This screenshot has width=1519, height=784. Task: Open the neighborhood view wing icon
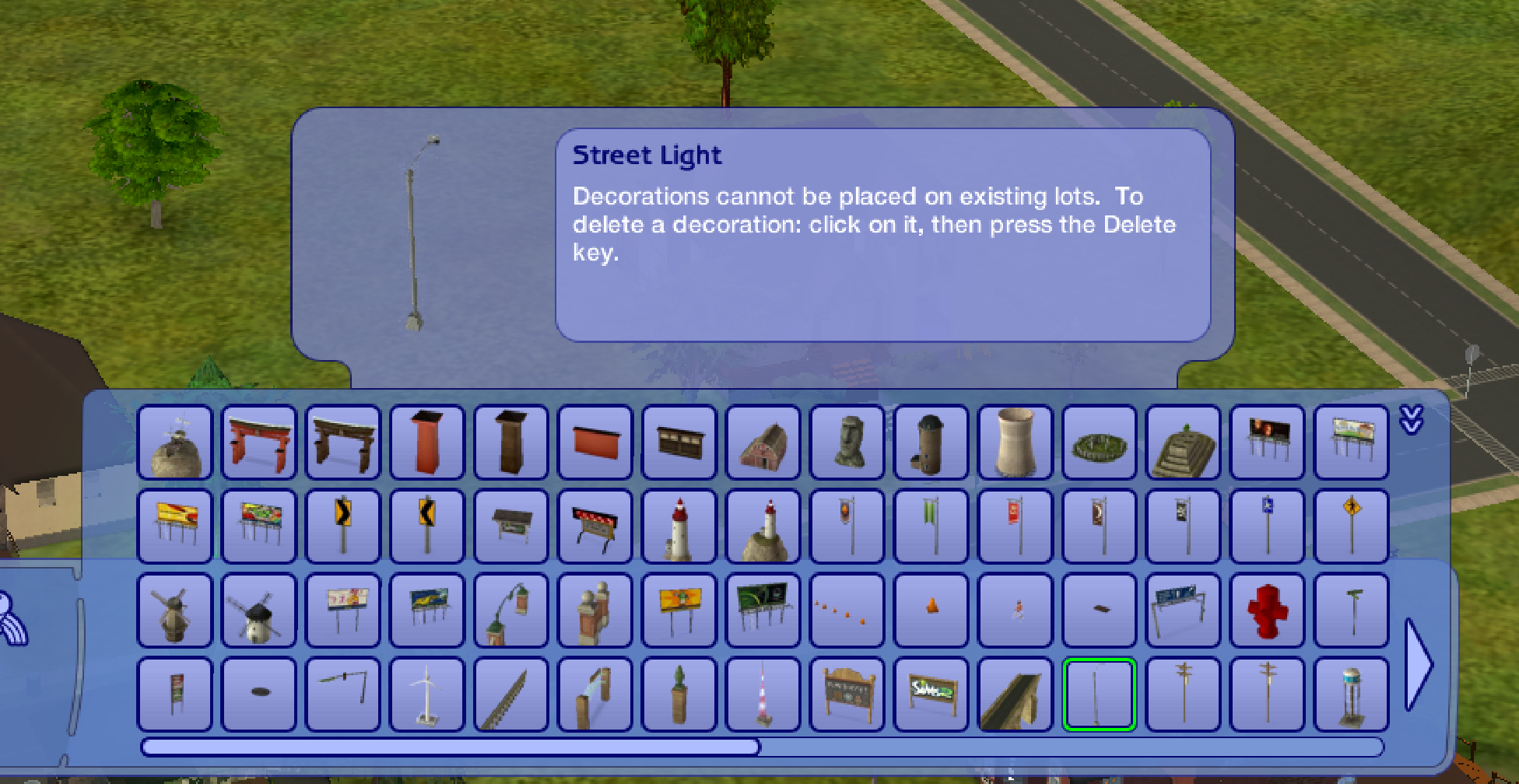[9, 614]
